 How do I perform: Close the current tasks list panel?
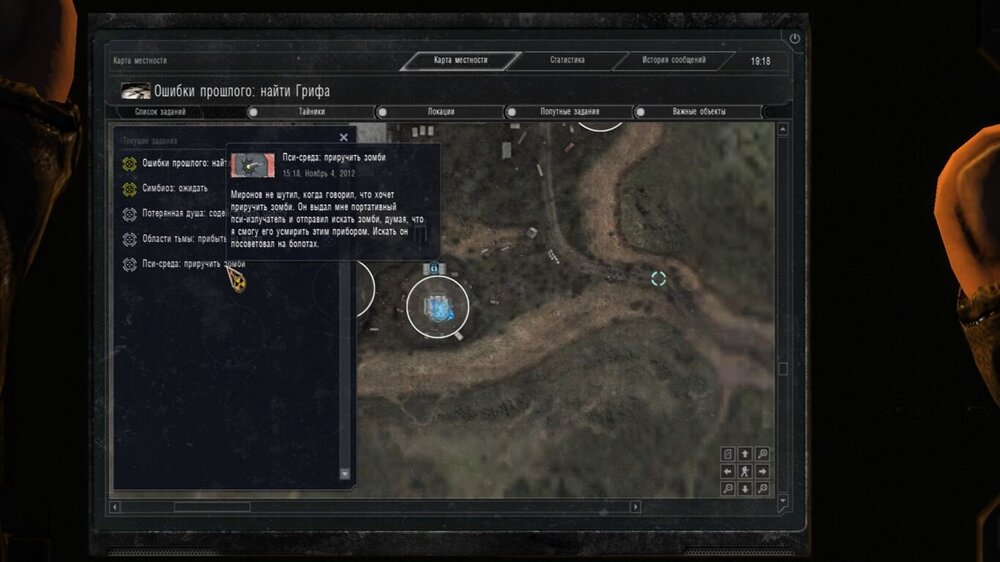[x=344, y=138]
